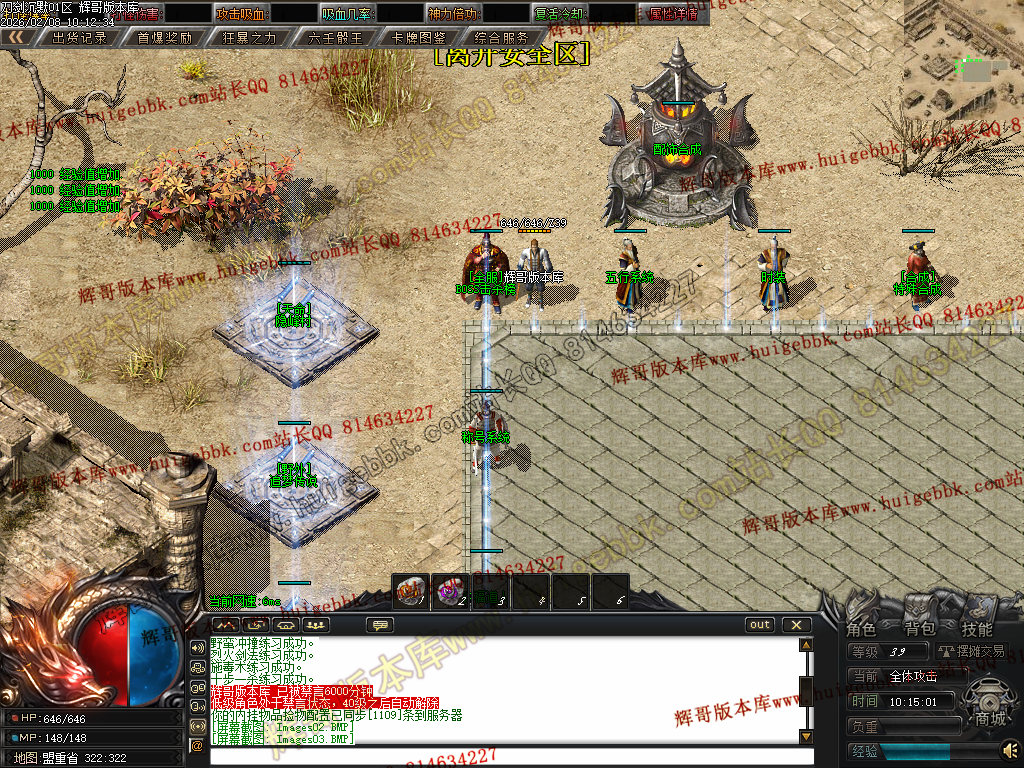Image resolution: width=1024 pixels, height=768 pixels.
Task: Close the chat panel with X
Action: [796, 625]
